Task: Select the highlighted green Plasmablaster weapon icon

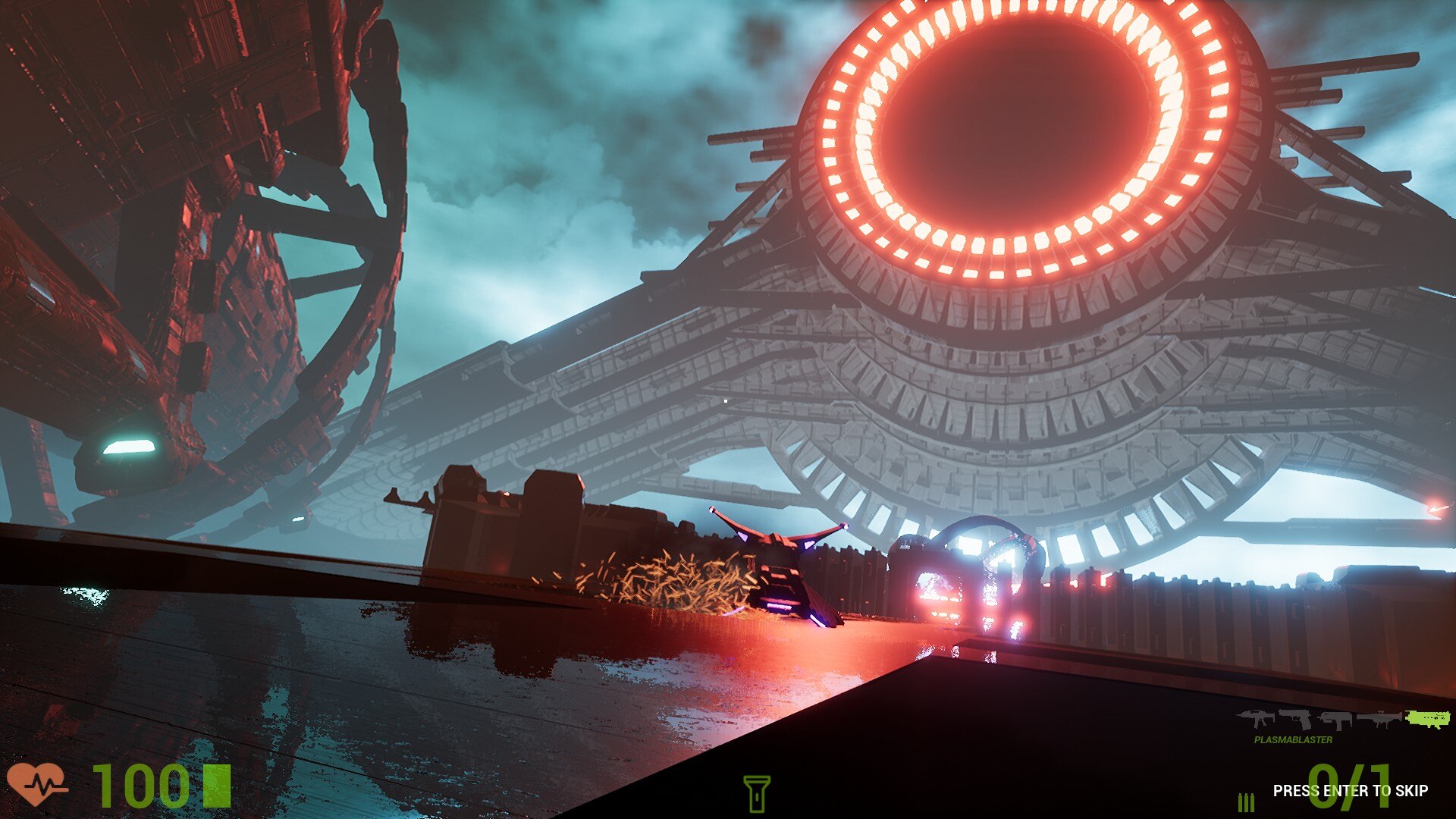Action: coord(1427,719)
